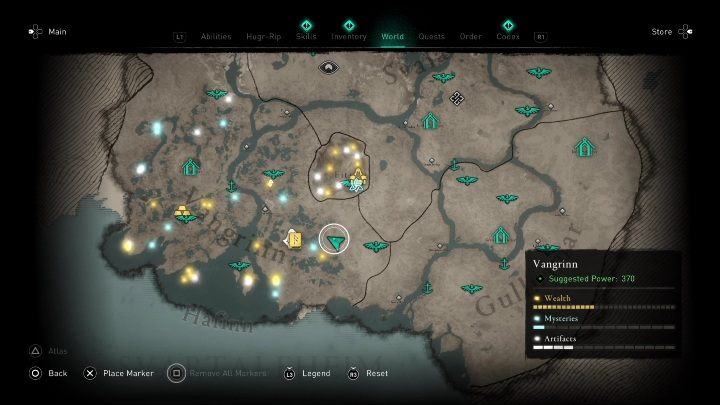The image size is (720, 405).
Task: Switch to the Abilities tab
Action: pos(216,37)
